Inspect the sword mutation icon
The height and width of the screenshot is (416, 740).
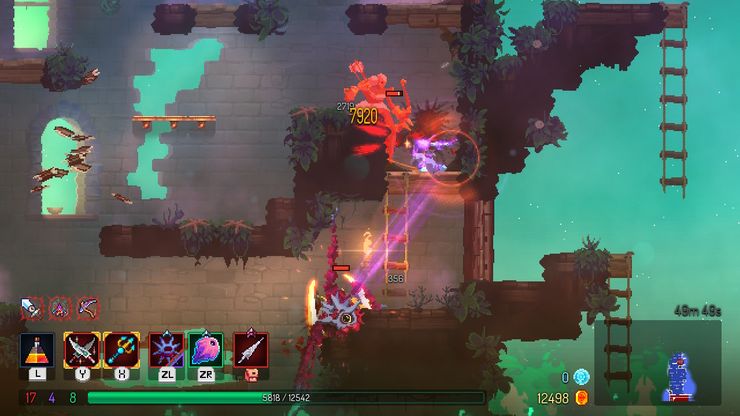[x=32, y=305]
